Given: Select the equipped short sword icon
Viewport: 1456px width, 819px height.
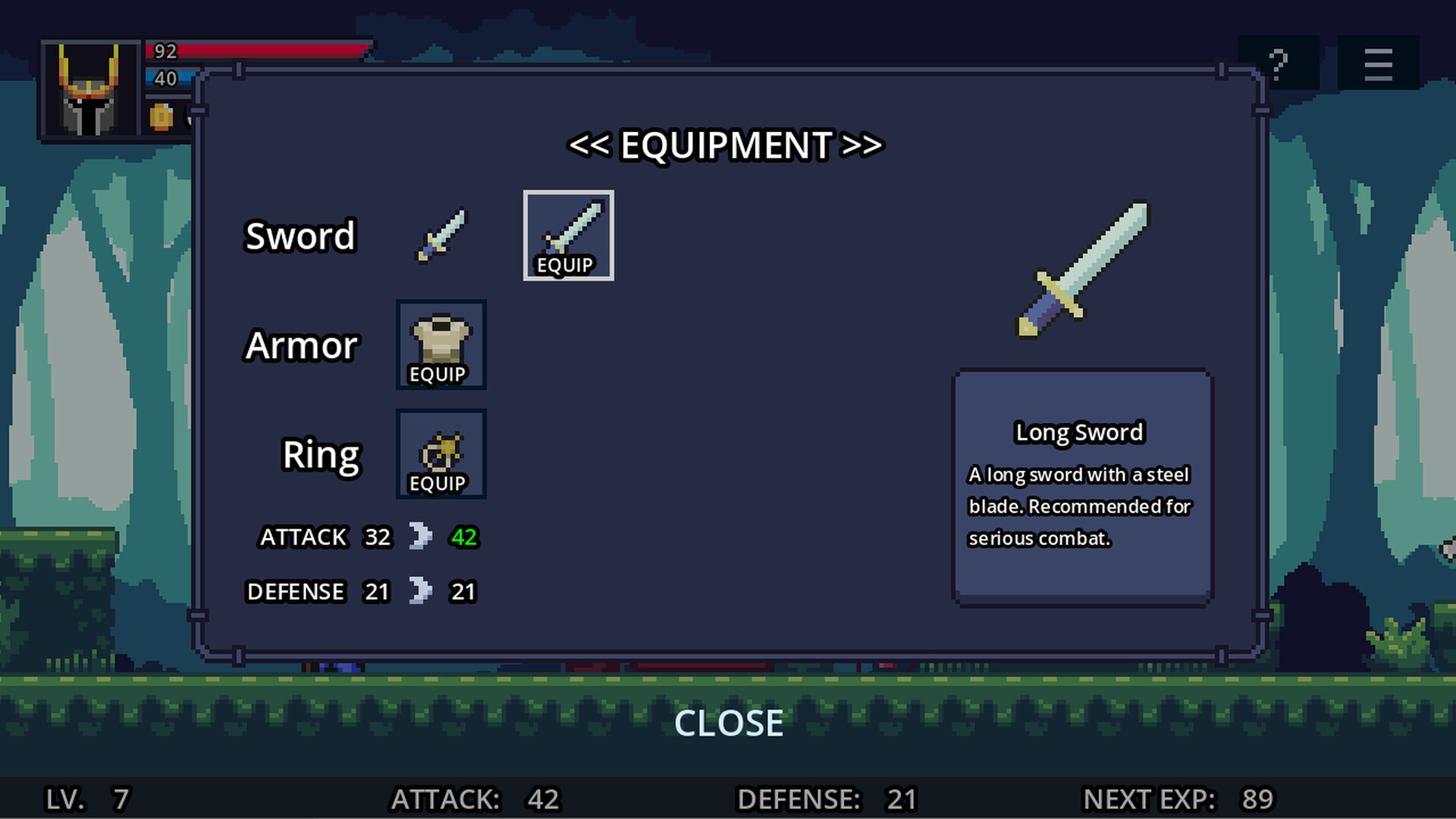Looking at the screenshot, I should 441,235.
